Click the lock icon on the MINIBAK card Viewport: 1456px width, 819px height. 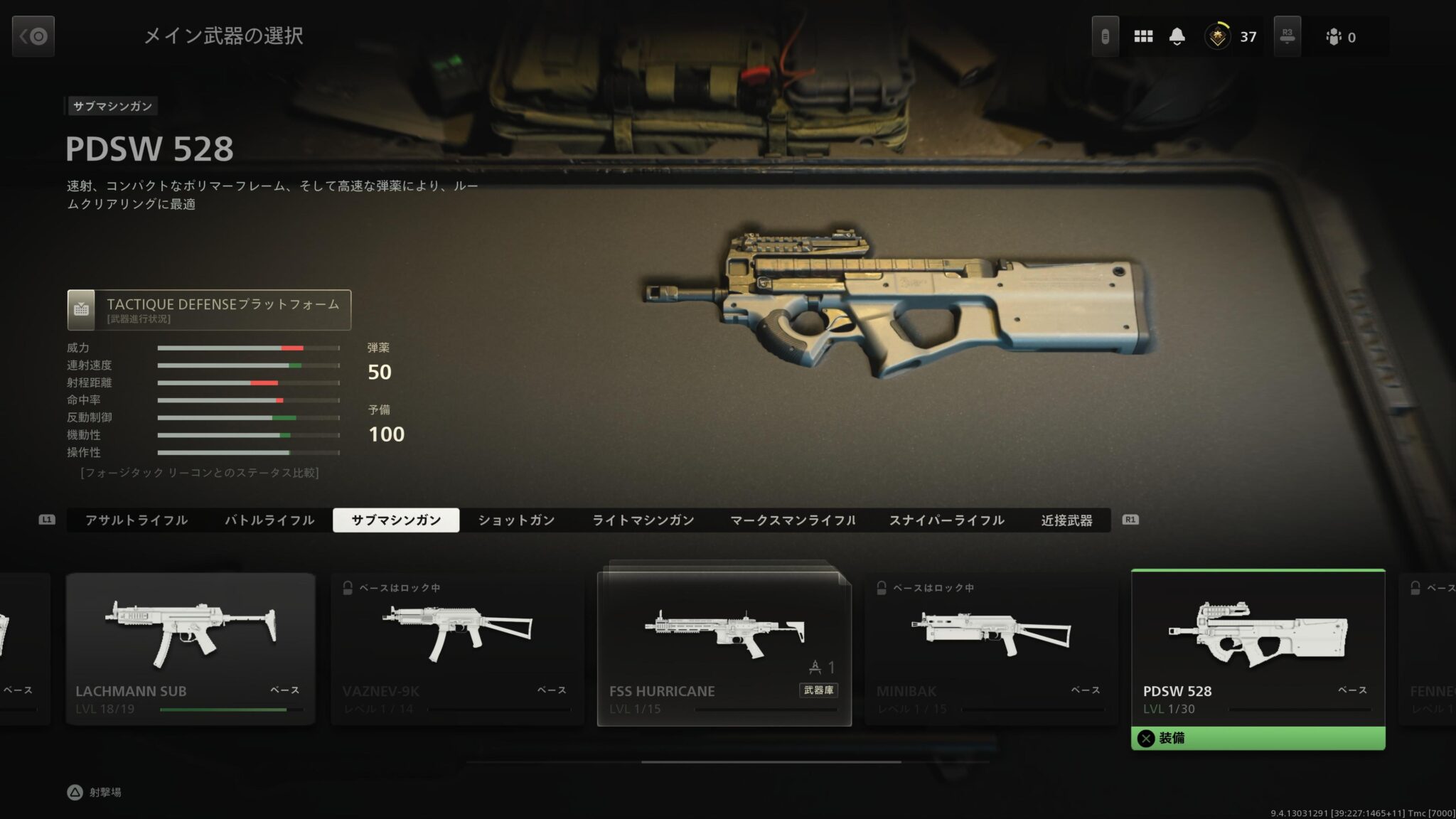click(x=882, y=588)
